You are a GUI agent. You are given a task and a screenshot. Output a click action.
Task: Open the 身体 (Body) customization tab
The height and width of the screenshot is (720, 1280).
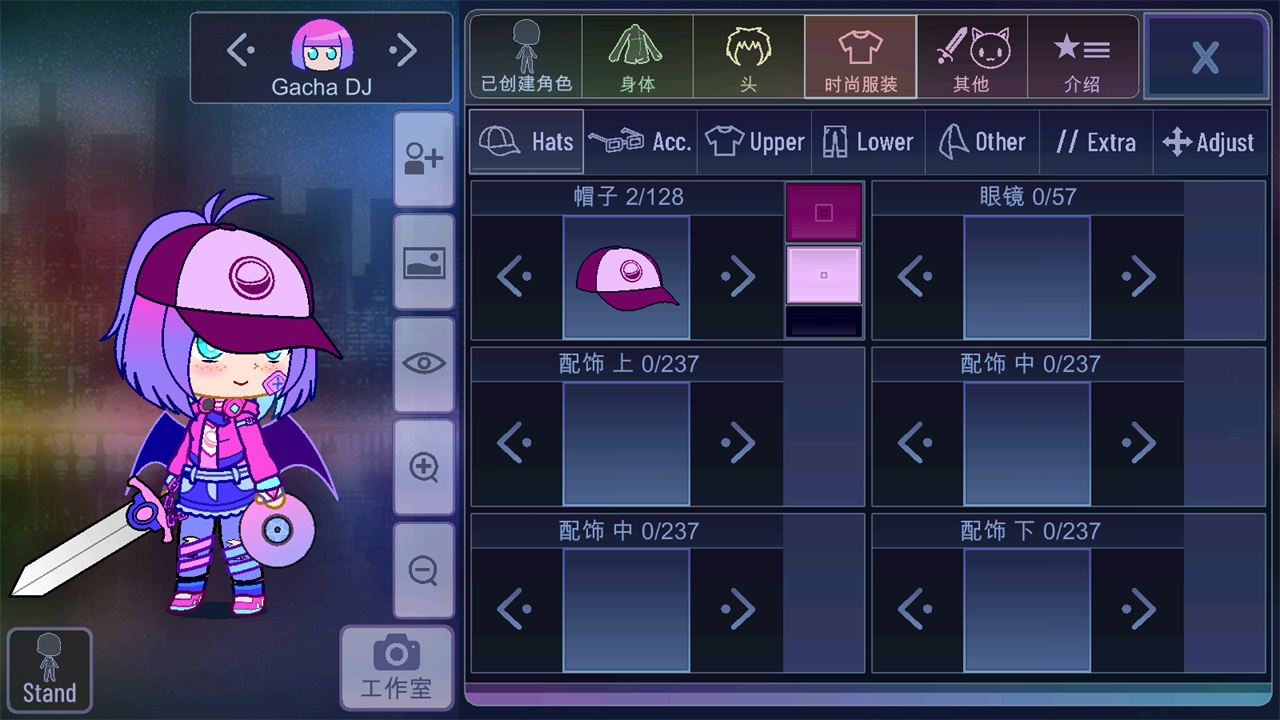[x=638, y=55]
